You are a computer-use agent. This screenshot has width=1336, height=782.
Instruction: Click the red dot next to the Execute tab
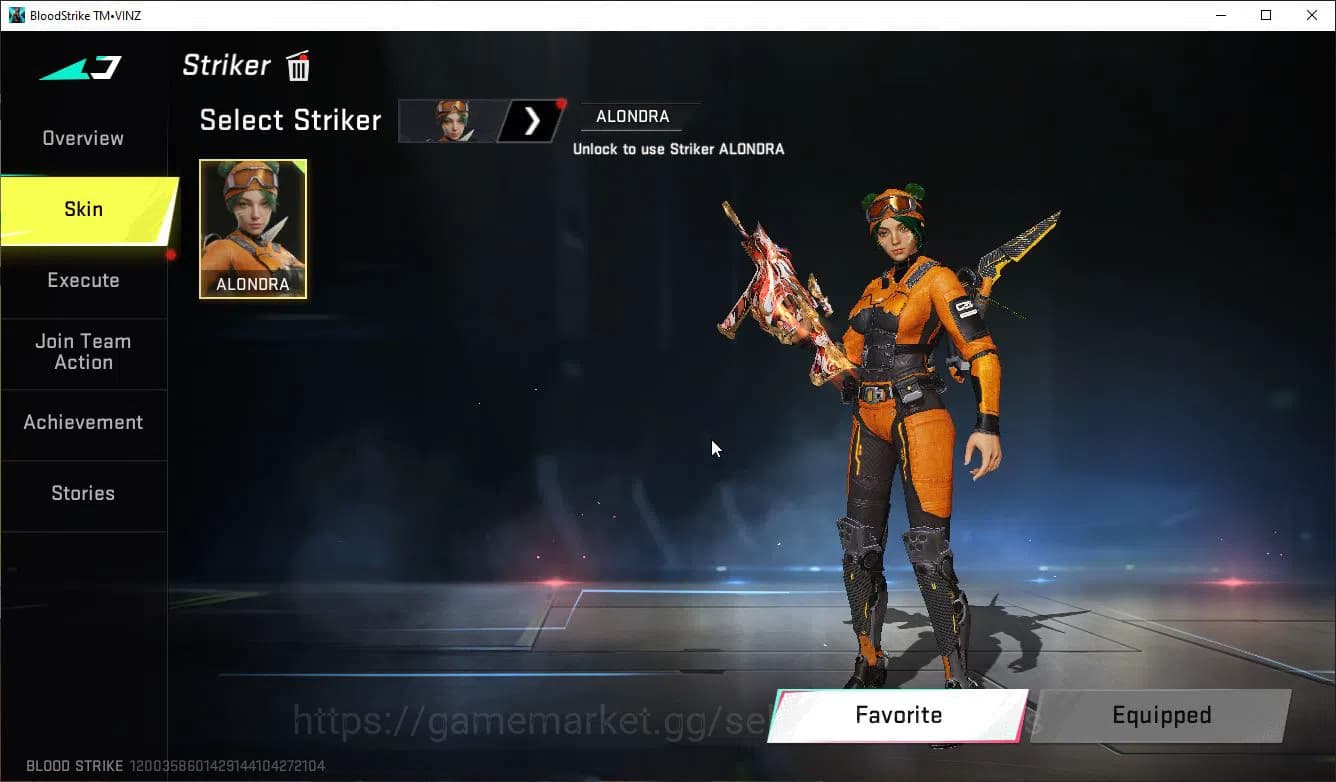pos(172,257)
